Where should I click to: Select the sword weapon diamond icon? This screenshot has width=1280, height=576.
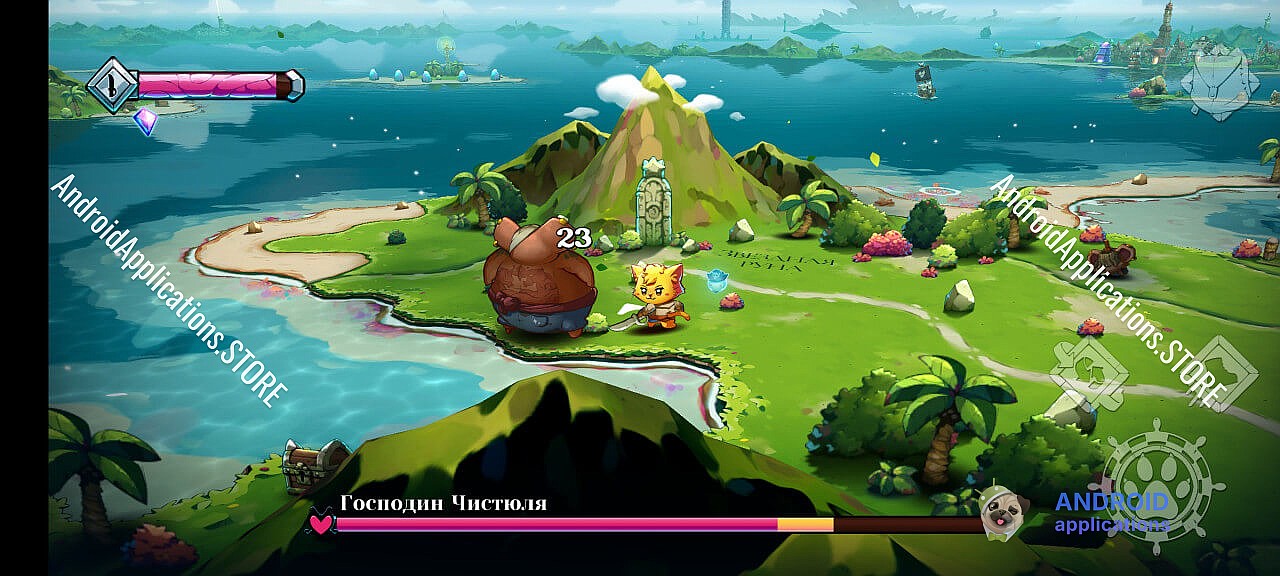tap(112, 85)
